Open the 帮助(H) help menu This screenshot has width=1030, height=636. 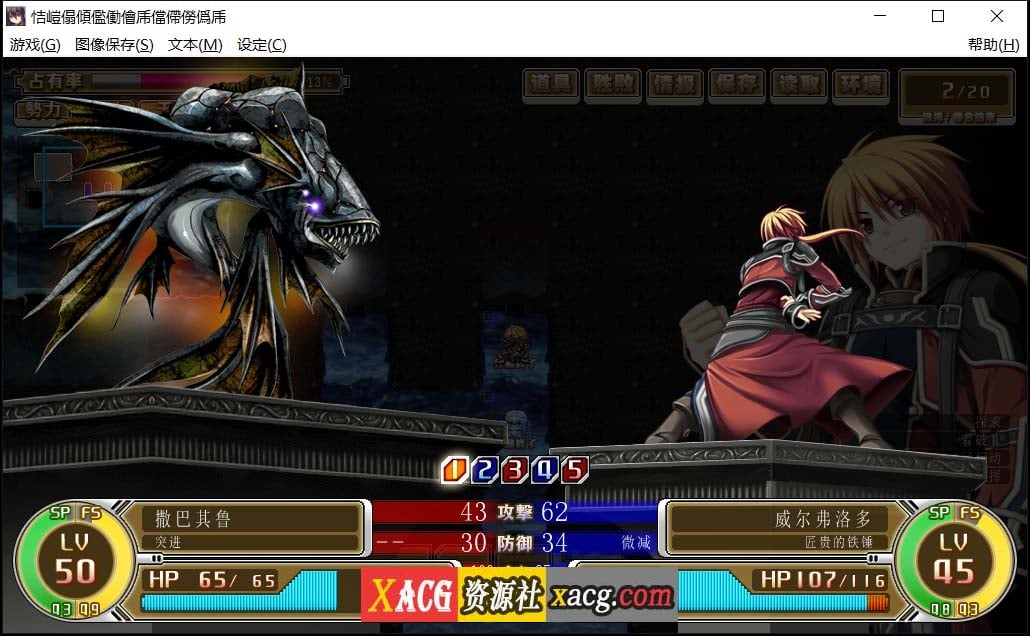click(x=993, y=45)
